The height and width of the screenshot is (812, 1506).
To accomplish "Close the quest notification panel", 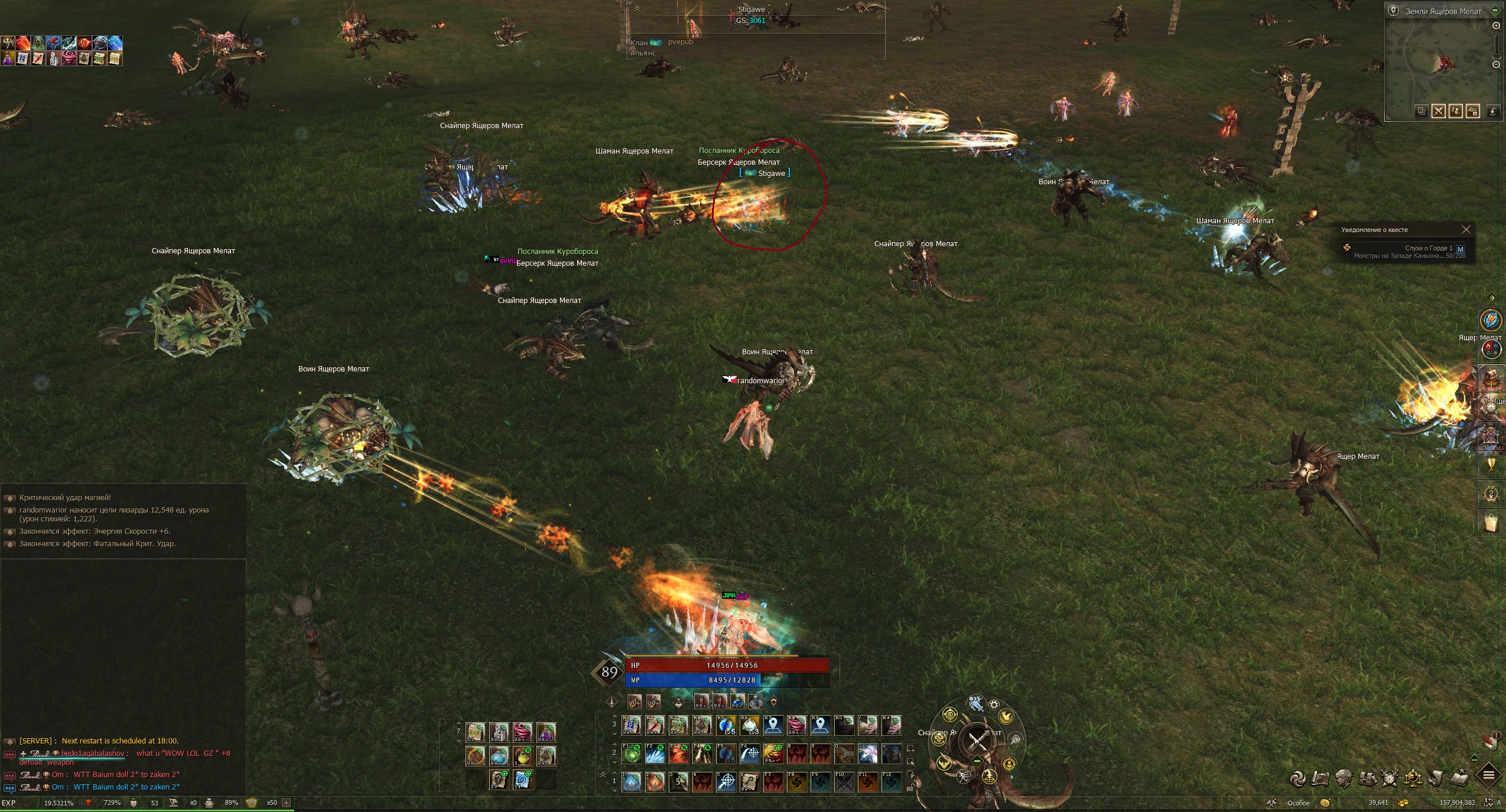I will tap(1466, 230).
